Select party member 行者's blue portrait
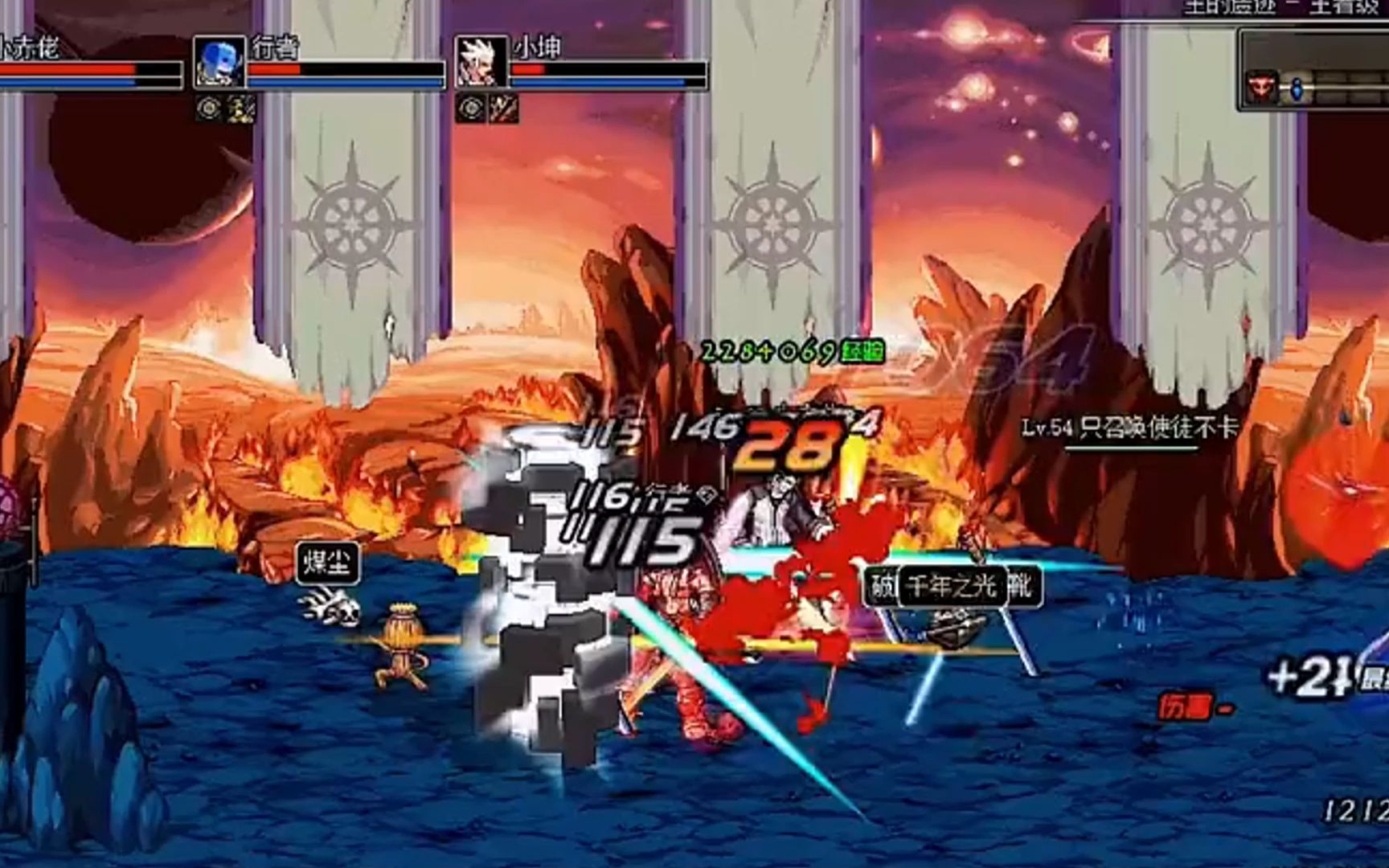1389x868 pixels. pos(219,61)
